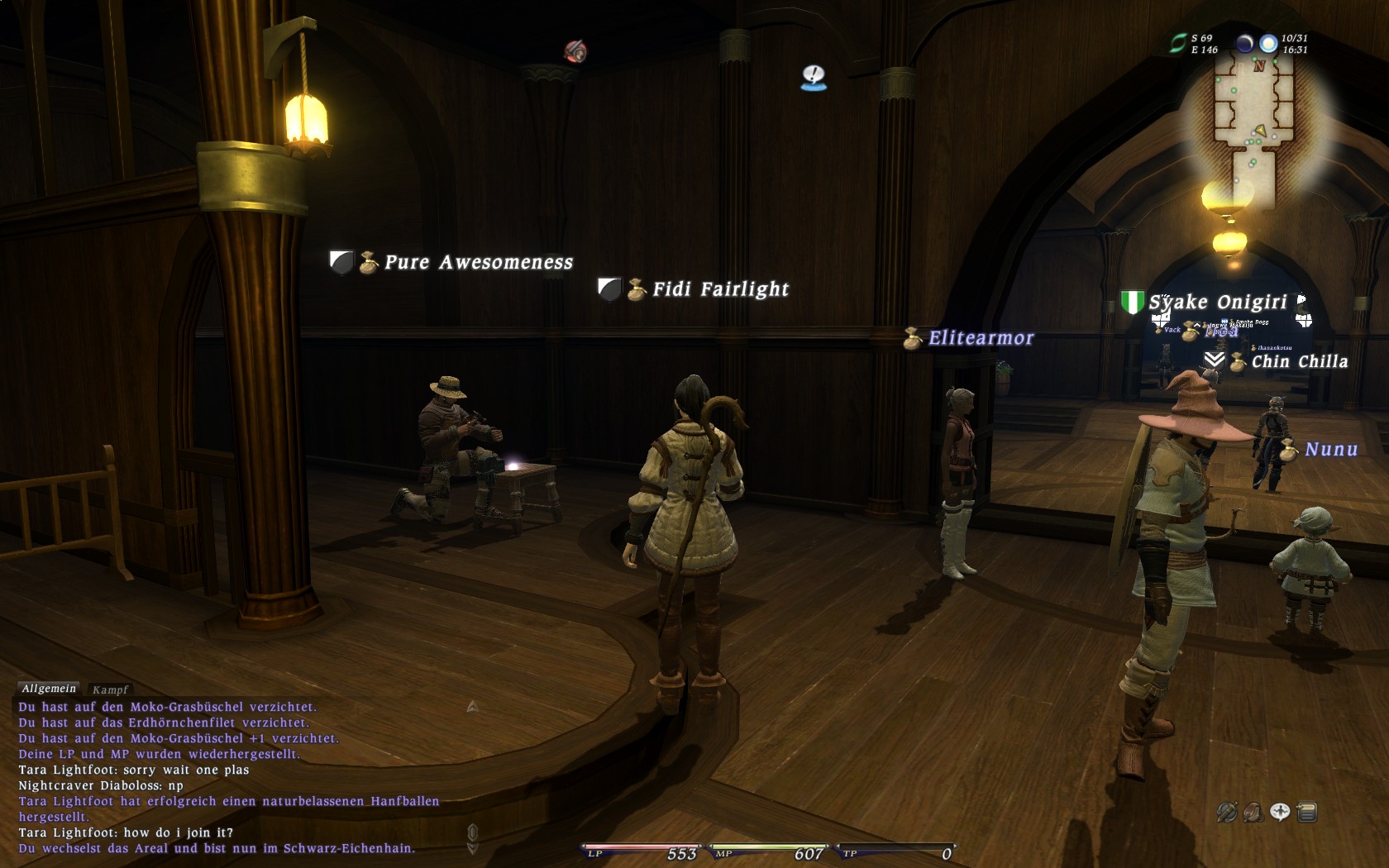Open the Kampf chat tab
This screenshot has width=1389, height=868.
[x=110, y=689]
